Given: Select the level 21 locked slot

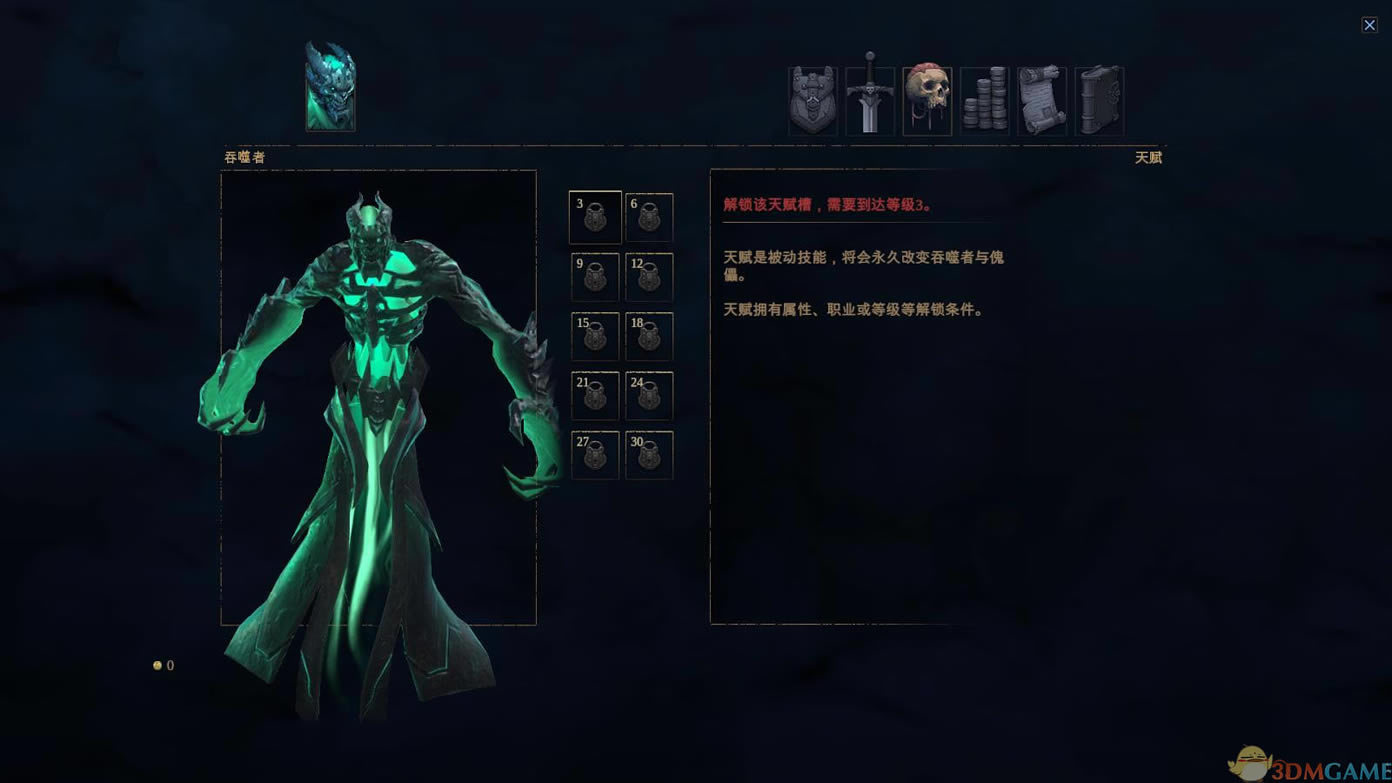Looking at the screenshot, I should click(594, 394).
